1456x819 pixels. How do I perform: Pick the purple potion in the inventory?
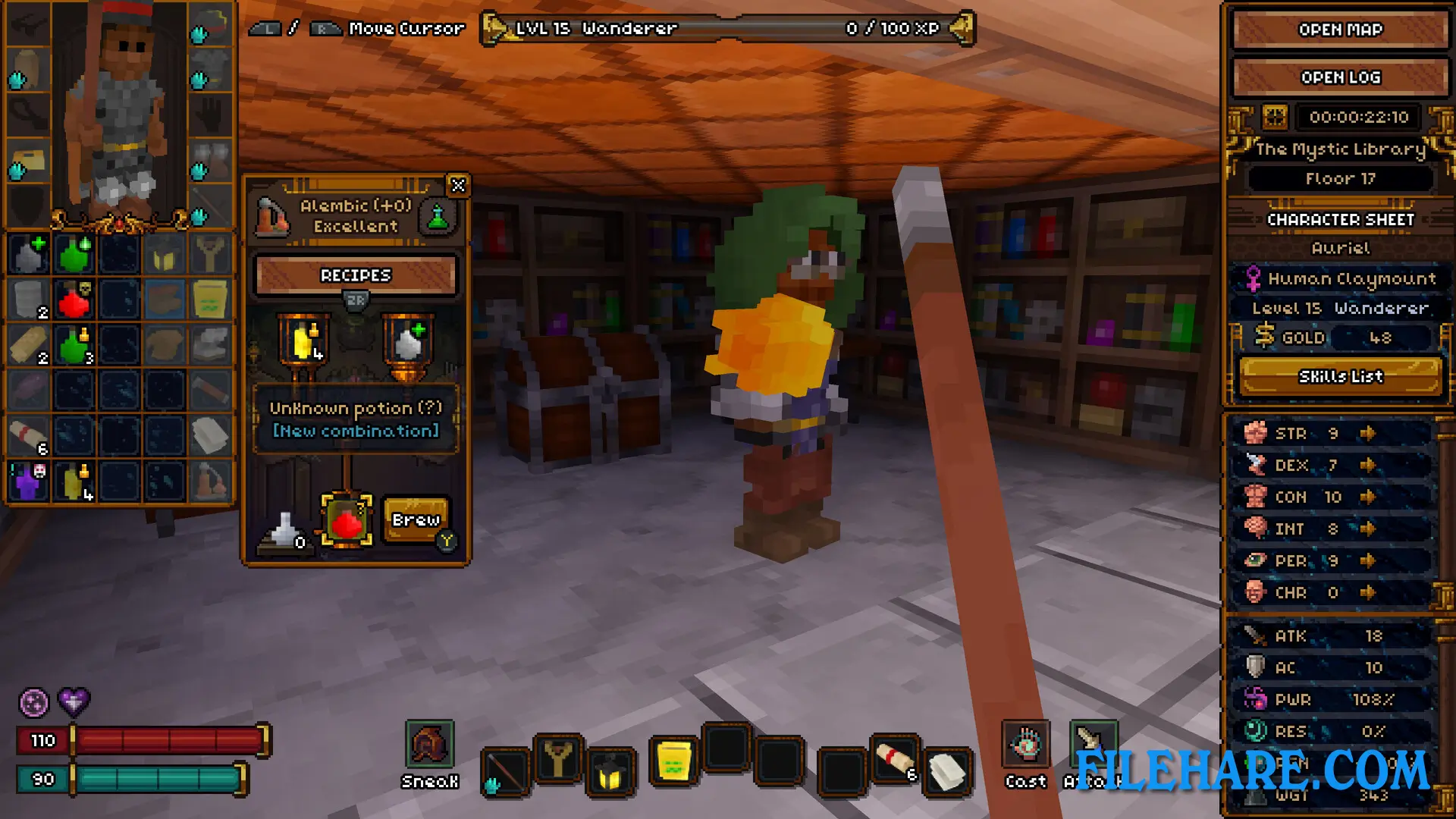[29, 482]
